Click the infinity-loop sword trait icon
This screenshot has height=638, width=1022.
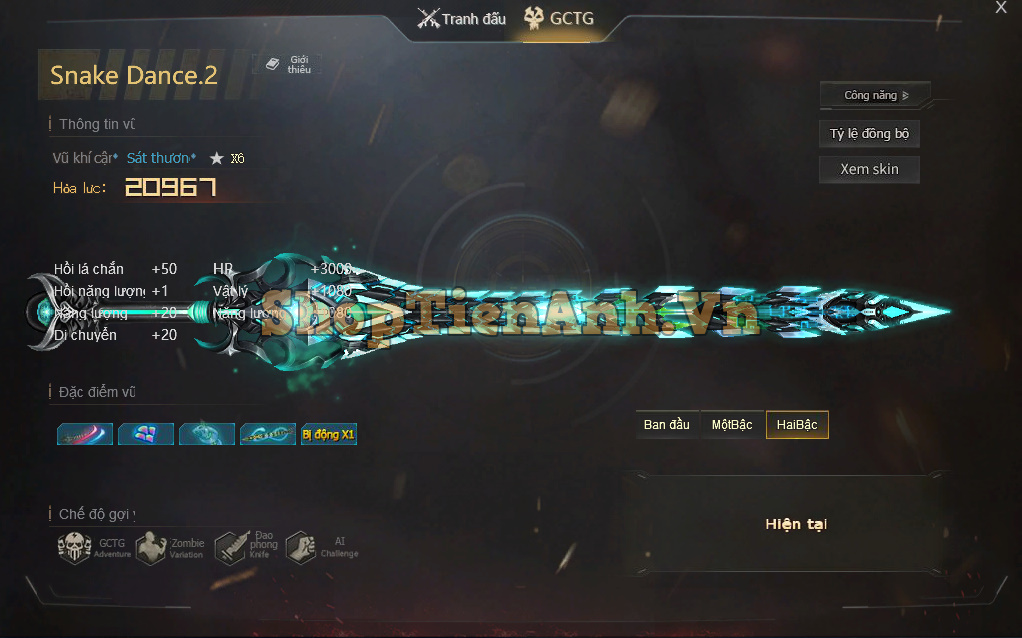coord(268,434)
